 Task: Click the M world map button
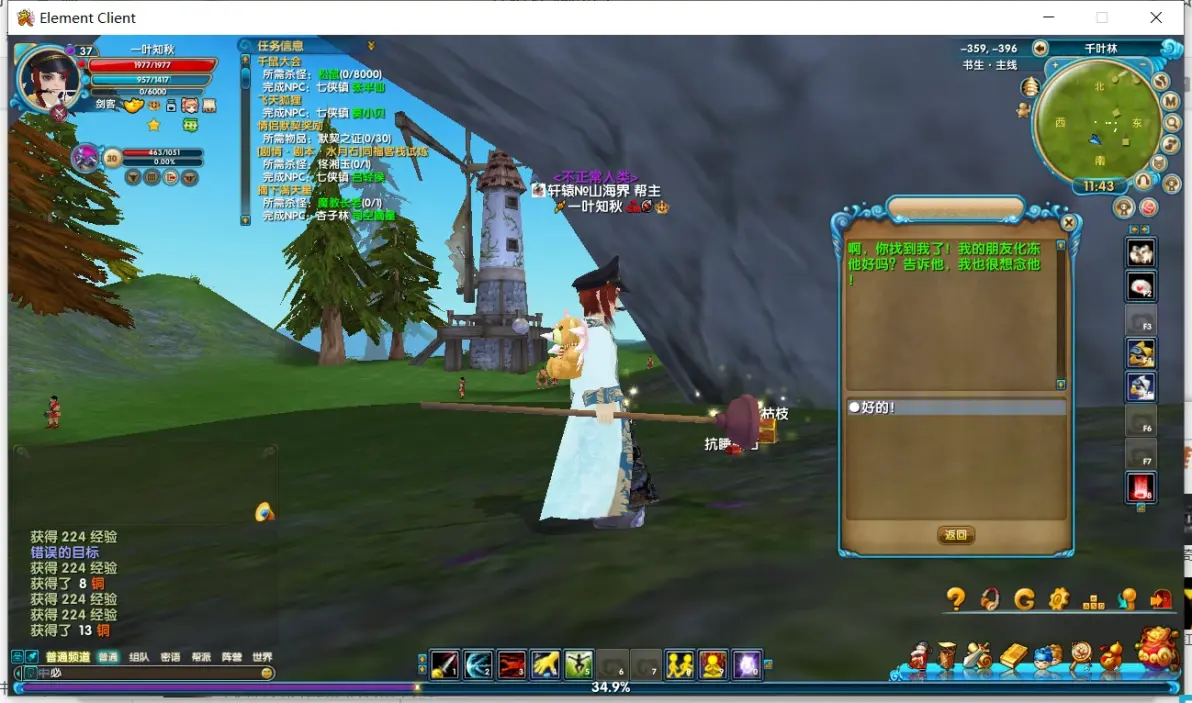tap(1171, 102)
